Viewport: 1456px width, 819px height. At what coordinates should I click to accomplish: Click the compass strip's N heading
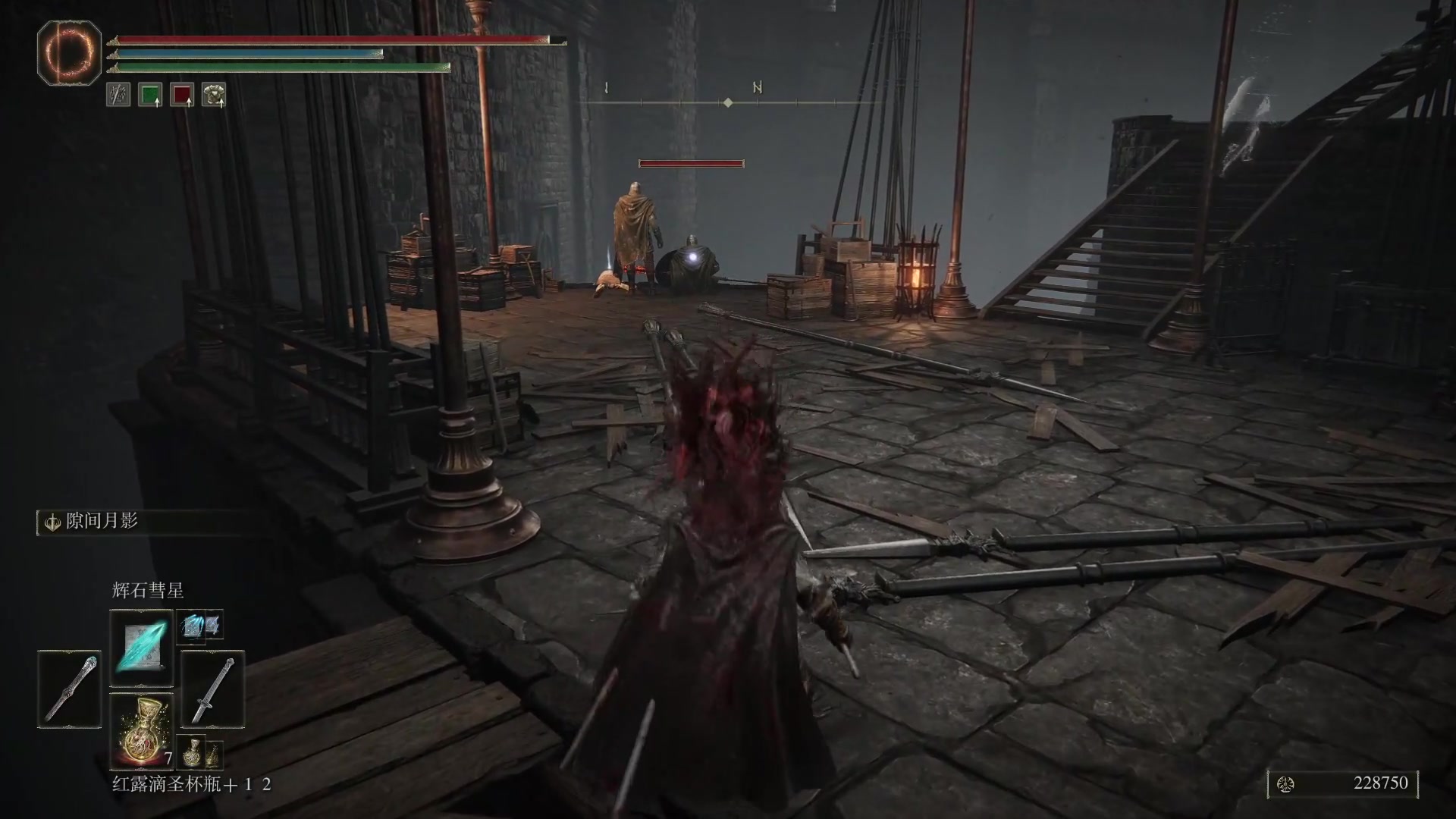pos(757,88)
